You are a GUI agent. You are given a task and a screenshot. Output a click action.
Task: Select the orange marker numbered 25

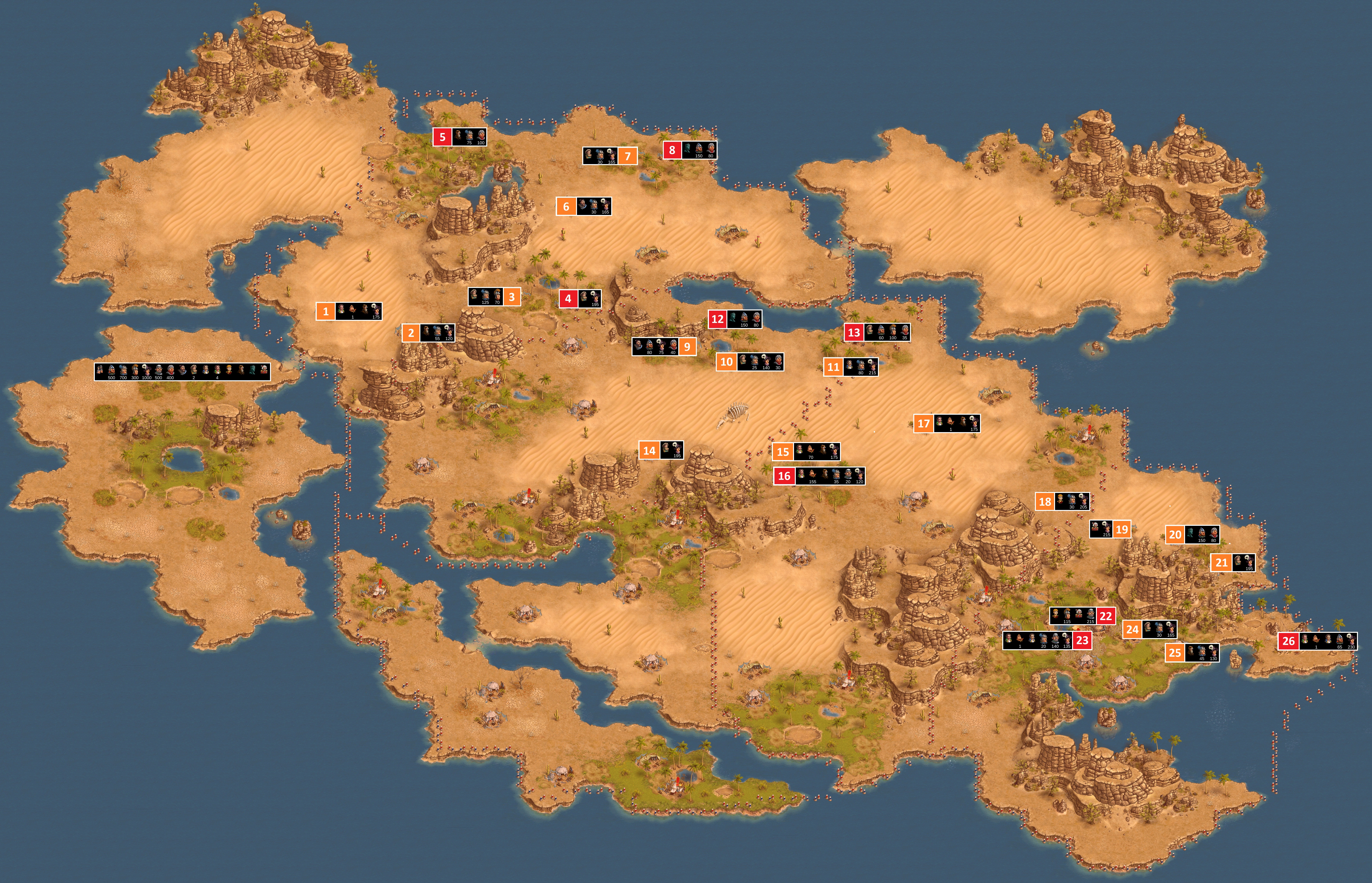pyautogui.click(x=1174, y=653)
